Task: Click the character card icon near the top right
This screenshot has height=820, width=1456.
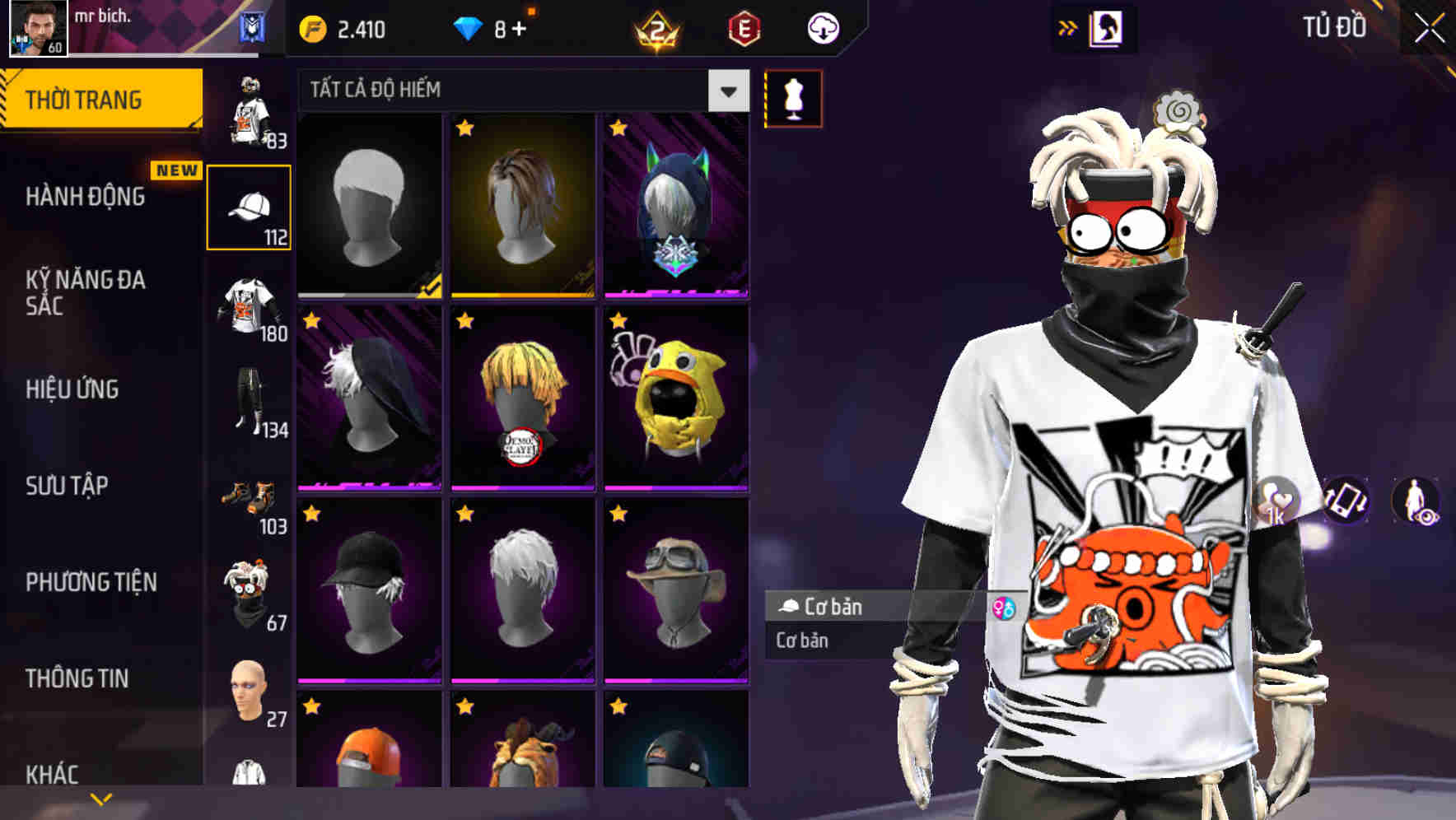Action: [x=1104, y=27]
